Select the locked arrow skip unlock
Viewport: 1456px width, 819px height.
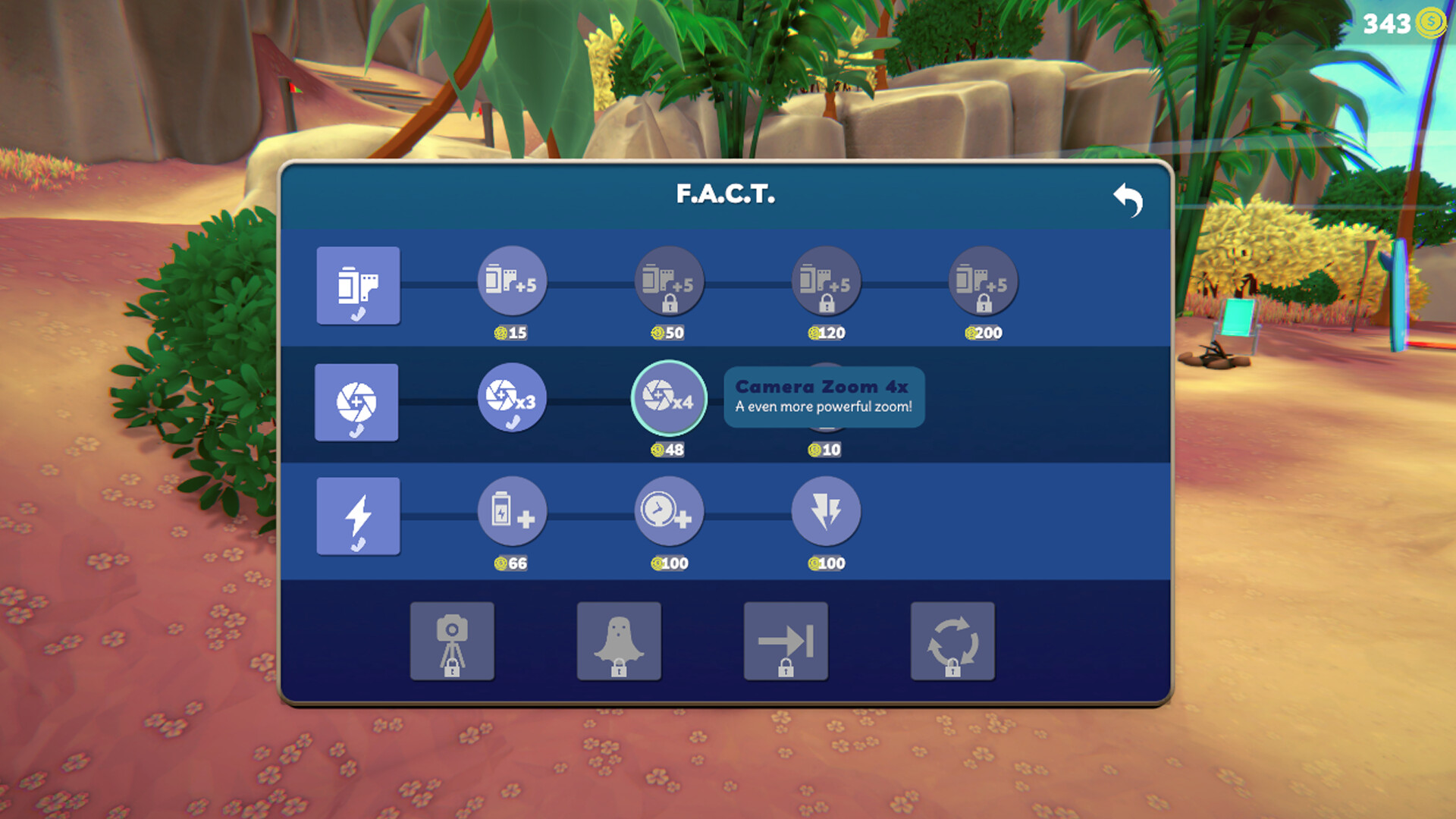786,641
